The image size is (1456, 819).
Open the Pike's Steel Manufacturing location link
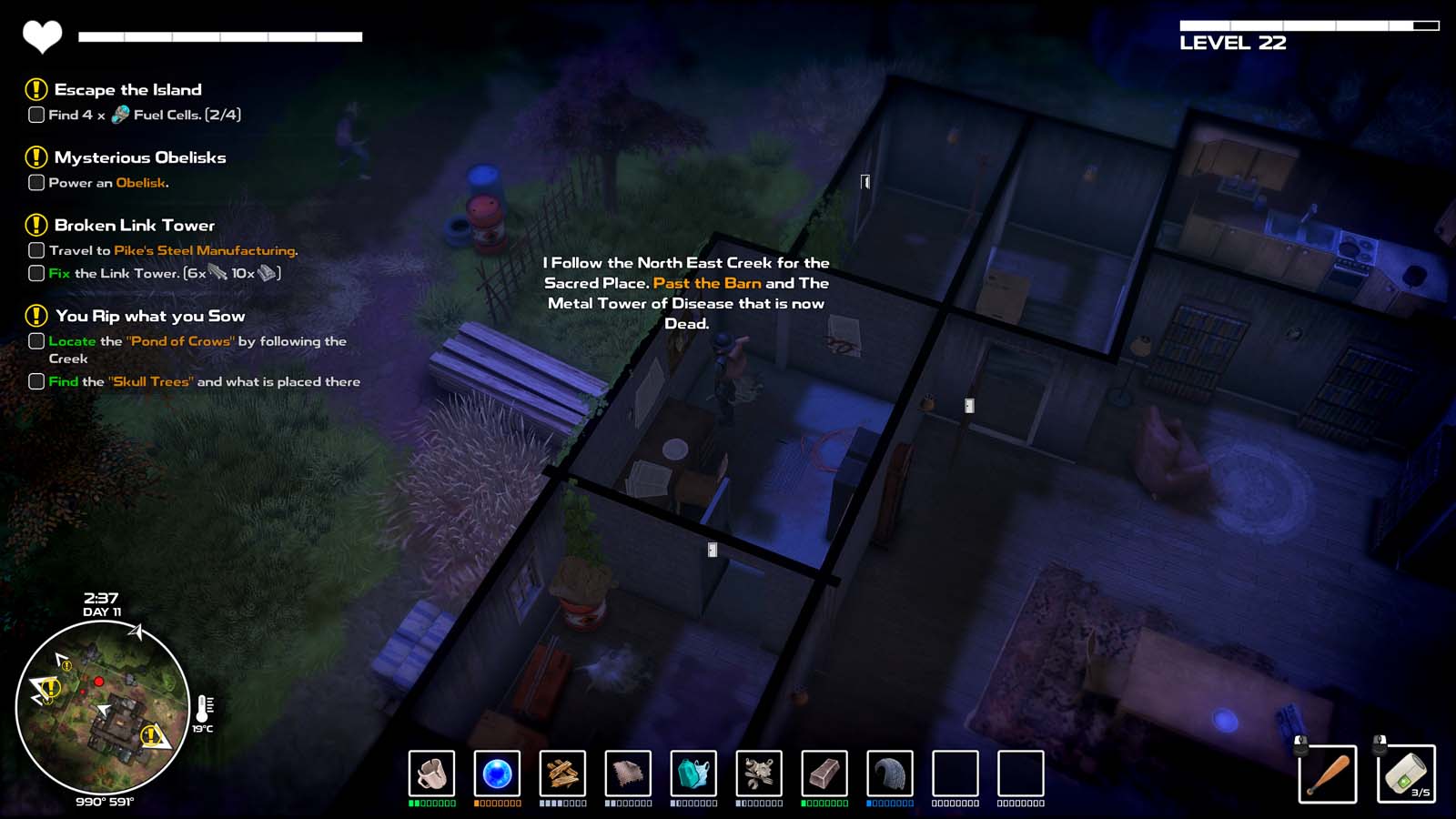pos(205,248)
